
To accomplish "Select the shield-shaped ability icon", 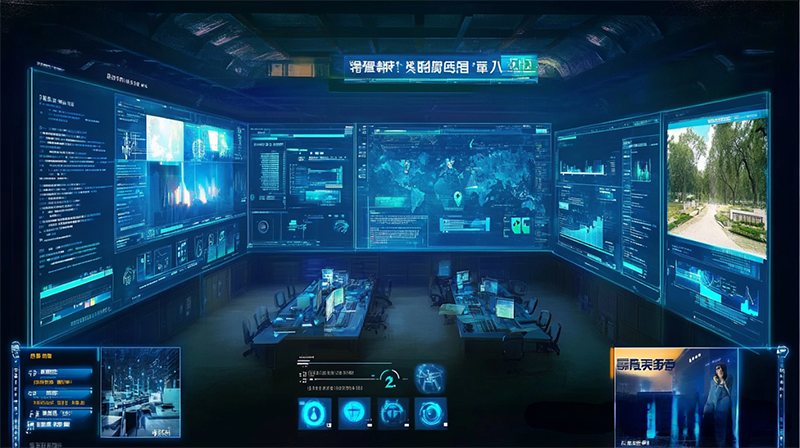I will pos(352,412).
